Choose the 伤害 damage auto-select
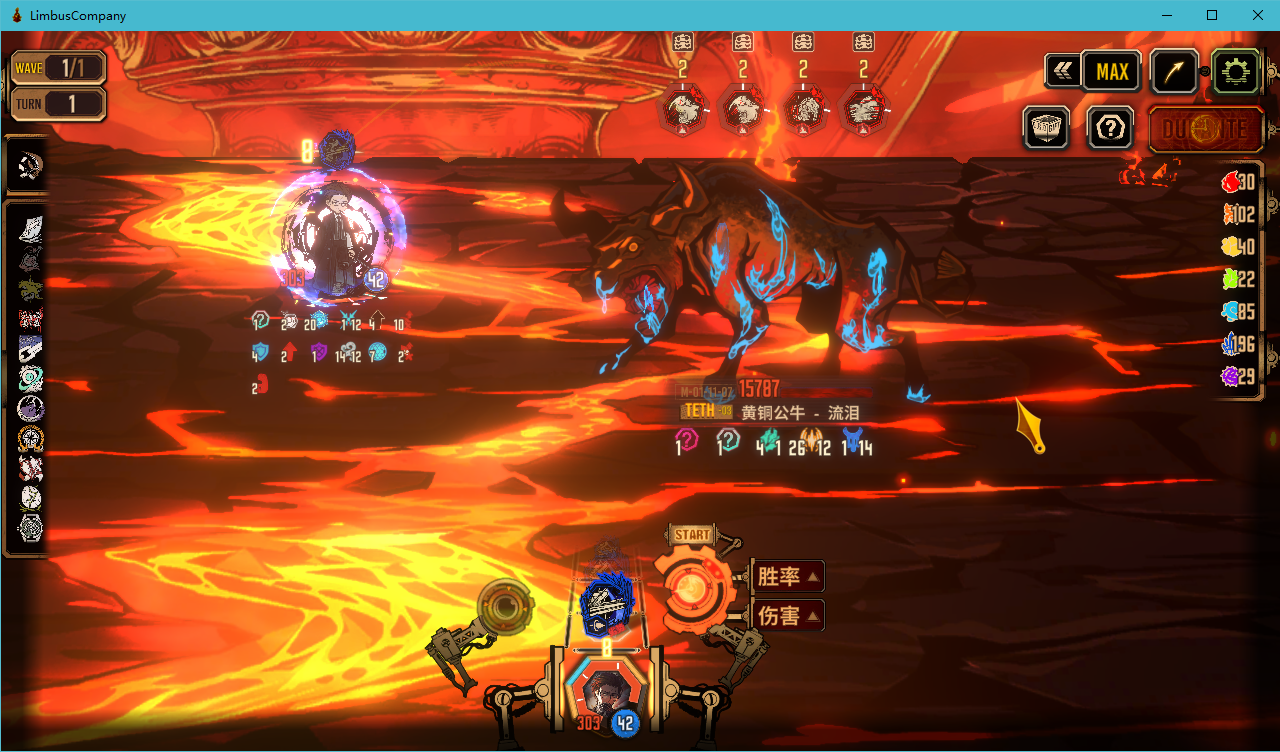 point(787,615)
